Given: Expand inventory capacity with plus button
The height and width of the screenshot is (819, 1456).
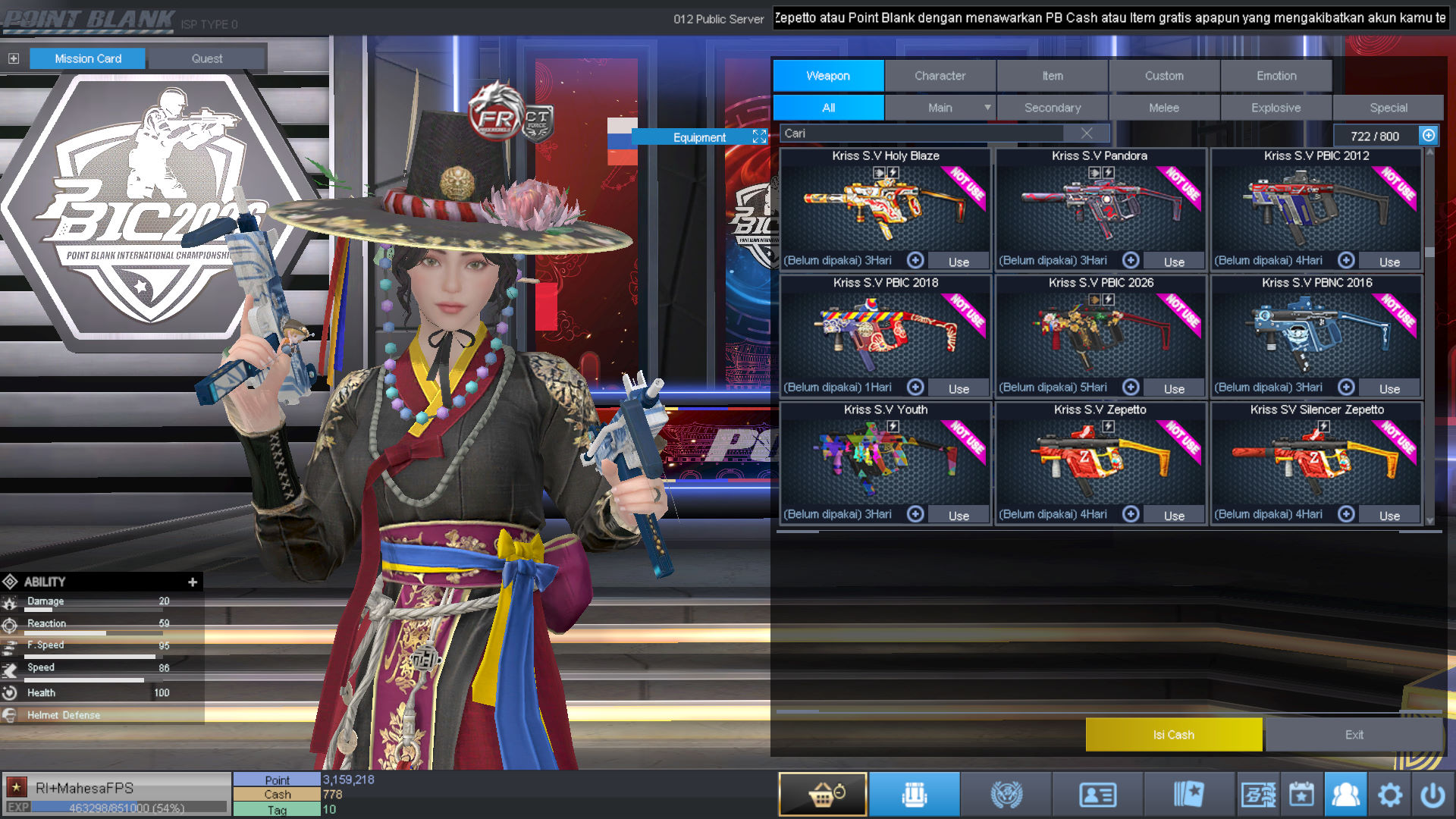Looking at the screenshot, I should click(x=1429, y=135).
